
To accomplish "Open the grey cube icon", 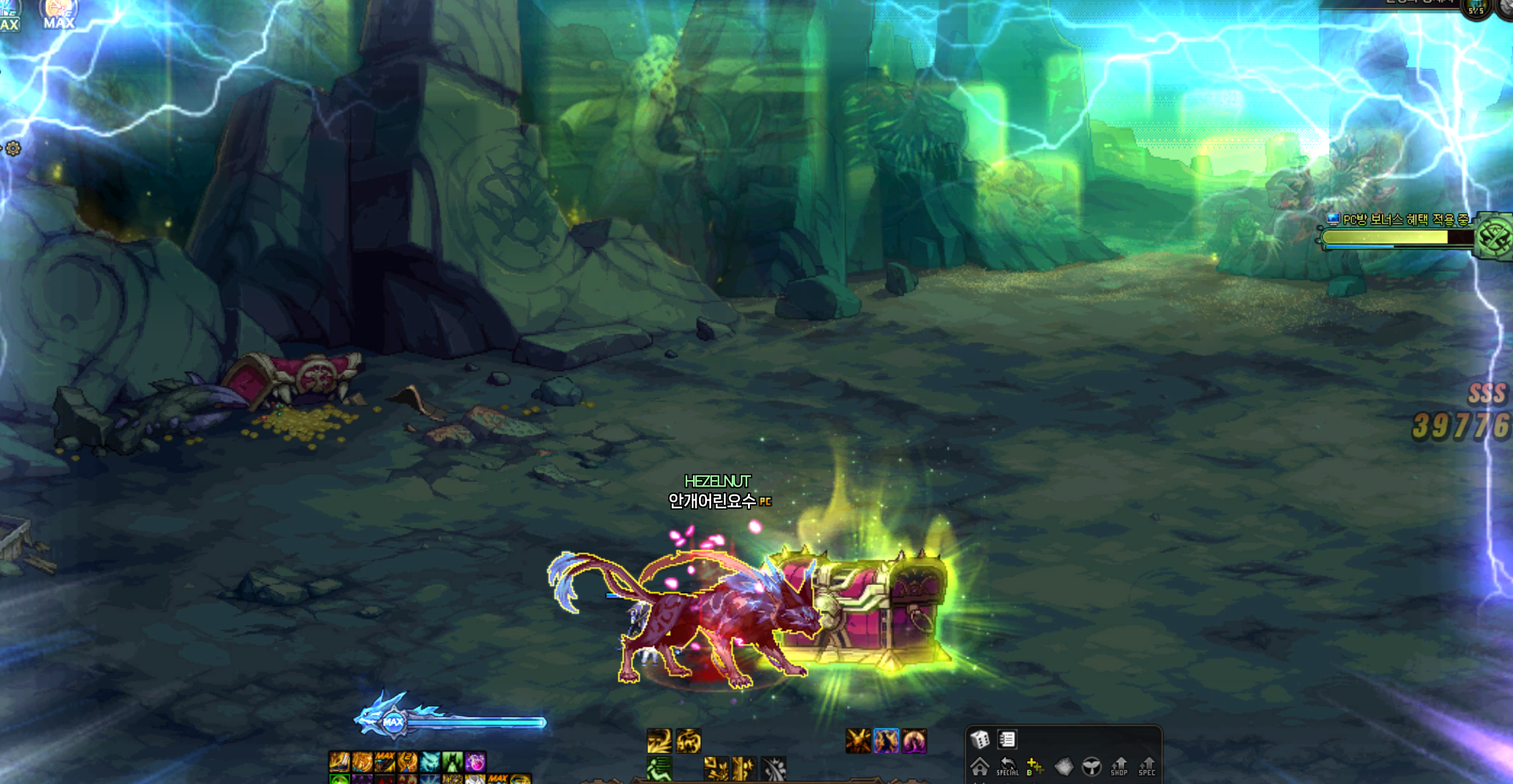I will (1064, 766).
